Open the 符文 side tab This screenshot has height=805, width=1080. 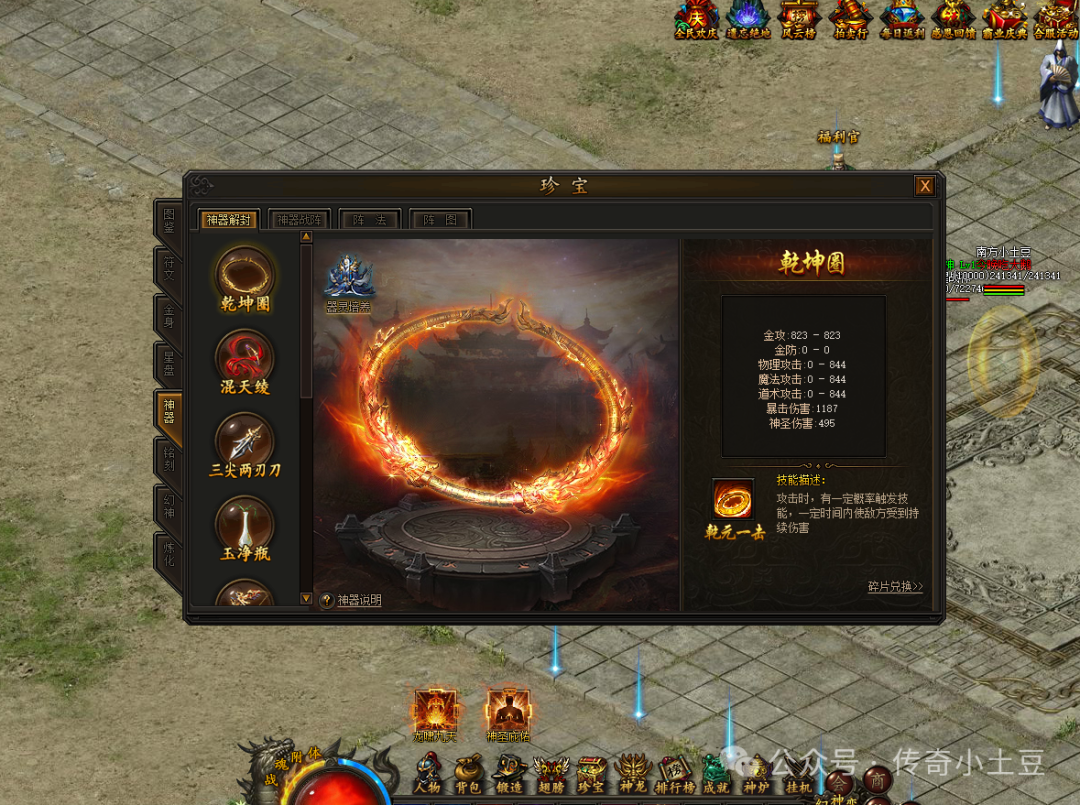point(168,268)
